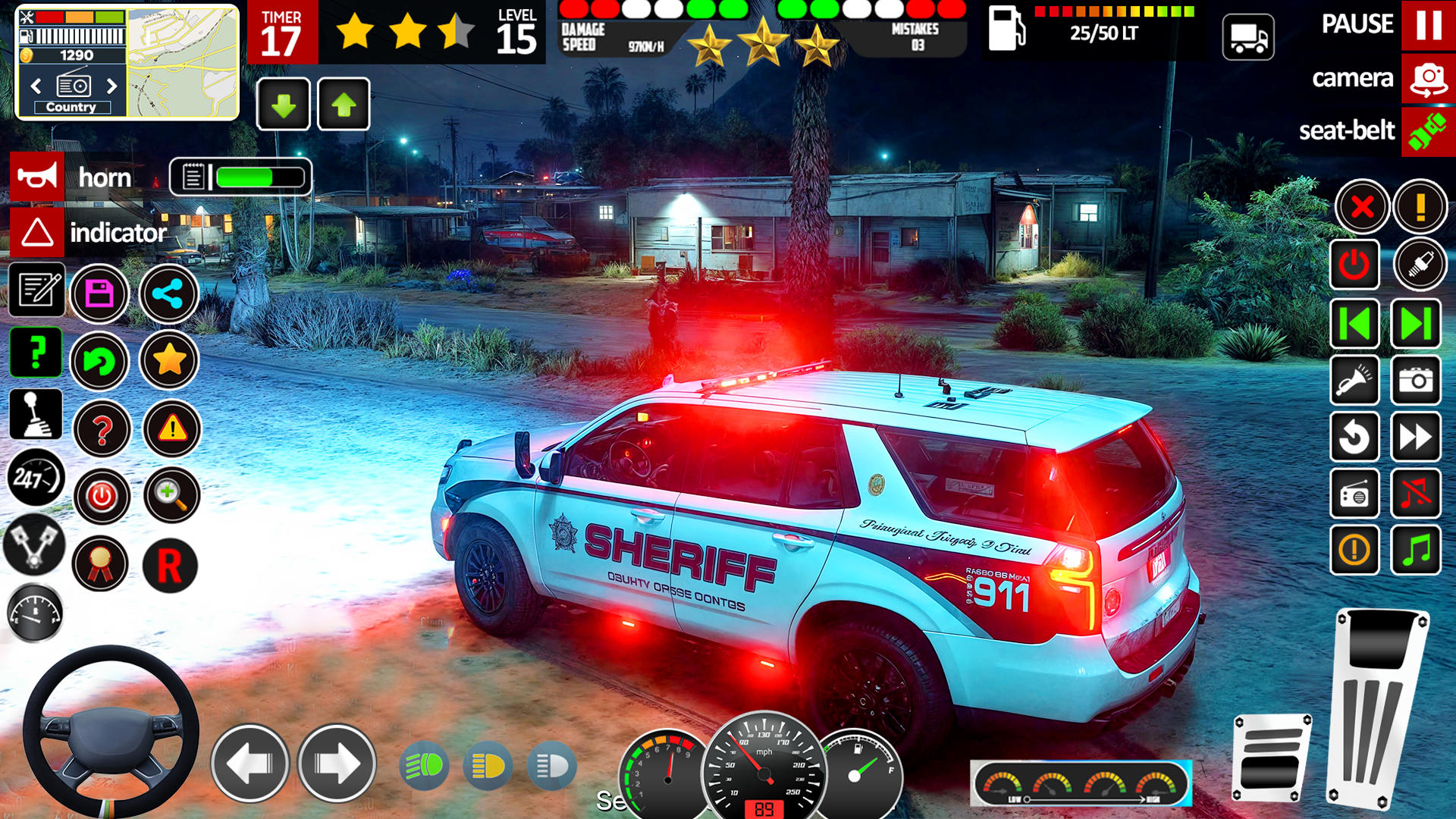
Task: Fasten the seat-belt
Action: pyautogui.click(x=1428, y=132)
